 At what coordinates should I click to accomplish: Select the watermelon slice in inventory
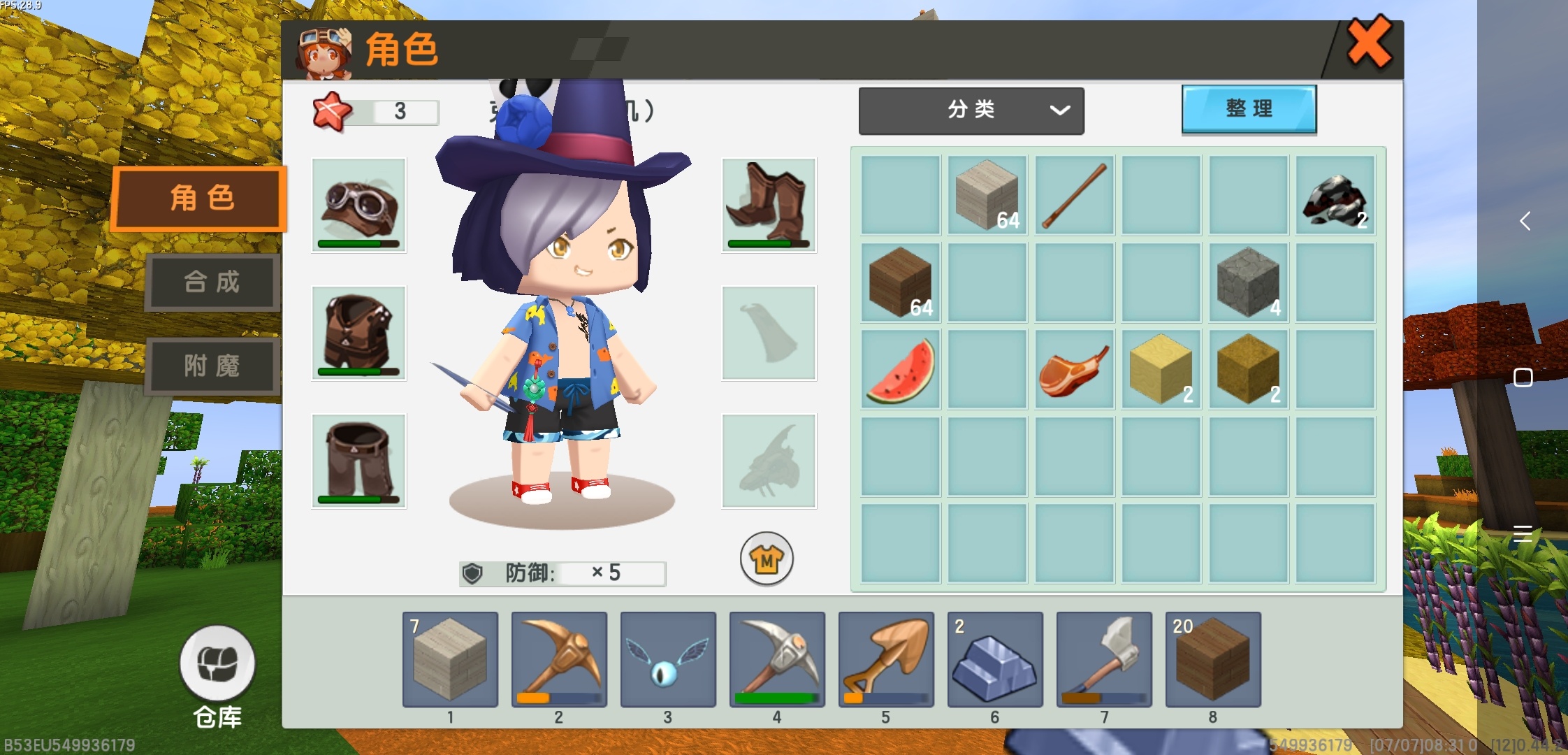pos(901,370)
